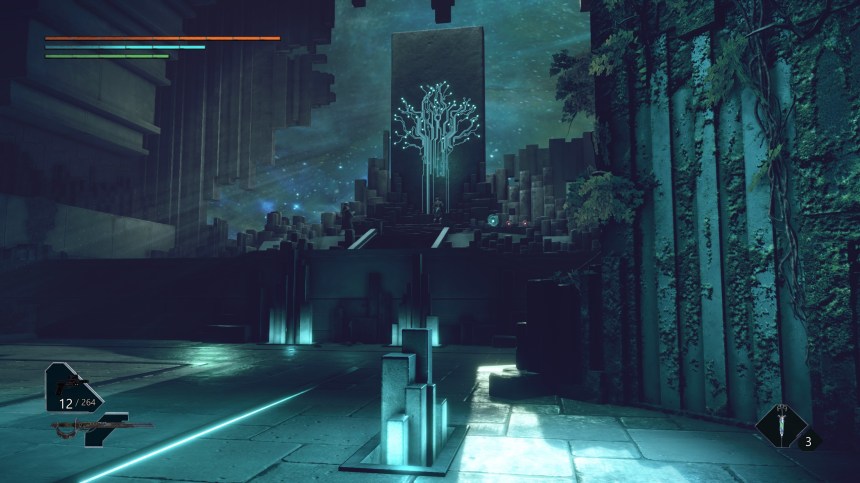Switch to the rifle weapon slot
Viewport: 860px width, 483px height.
click(x=100, y=427)
